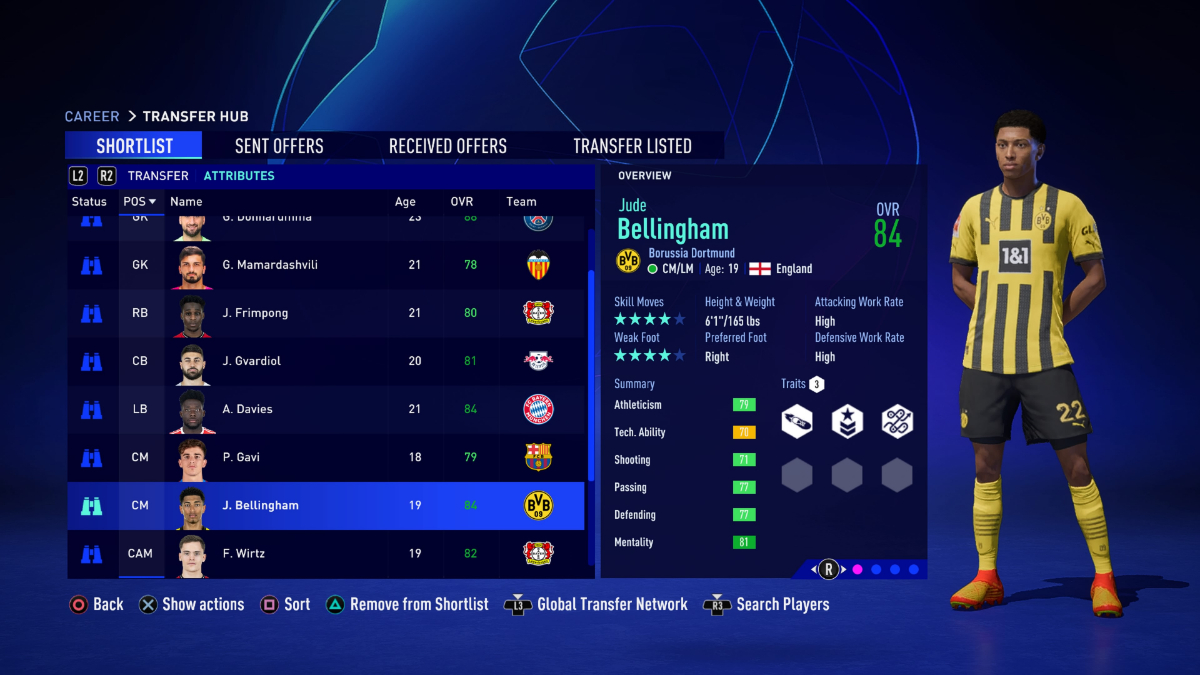Switch to the Transfer sub-view
Image resolution: width=1200 pixels, height=675 pixels.
pyautogui.click(x=158, y=176)
